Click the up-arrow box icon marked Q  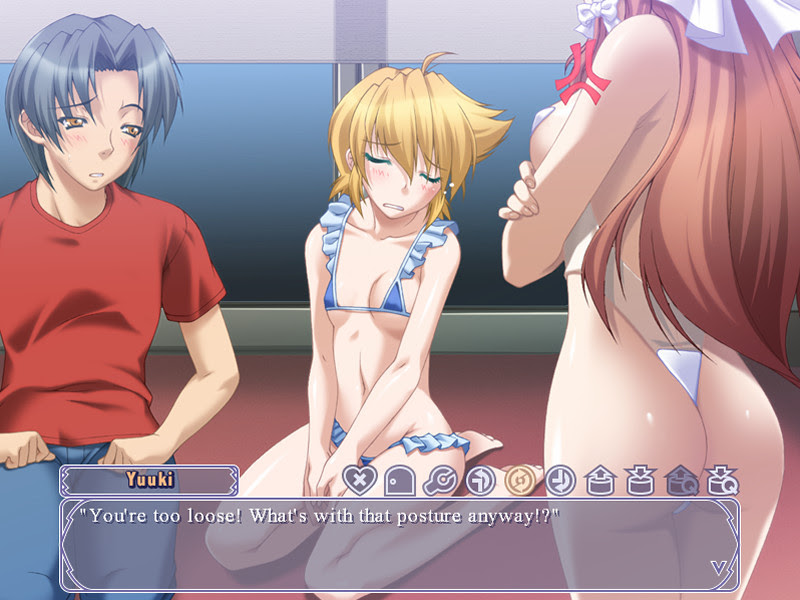(x=680, y=481)
